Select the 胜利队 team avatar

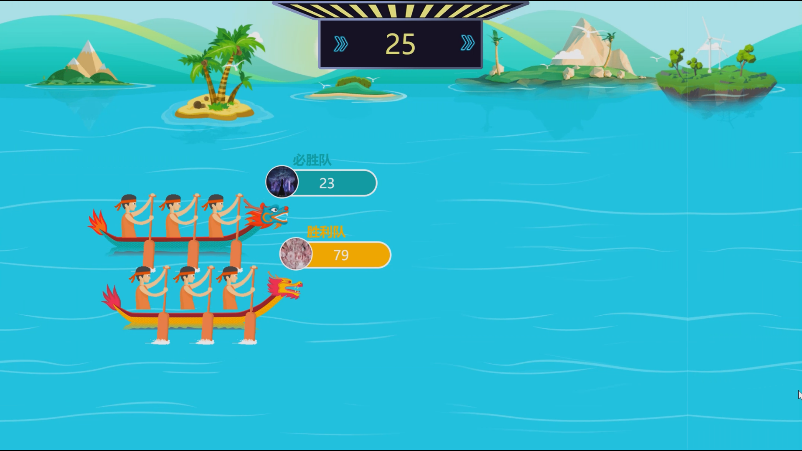tap(296, 254)
